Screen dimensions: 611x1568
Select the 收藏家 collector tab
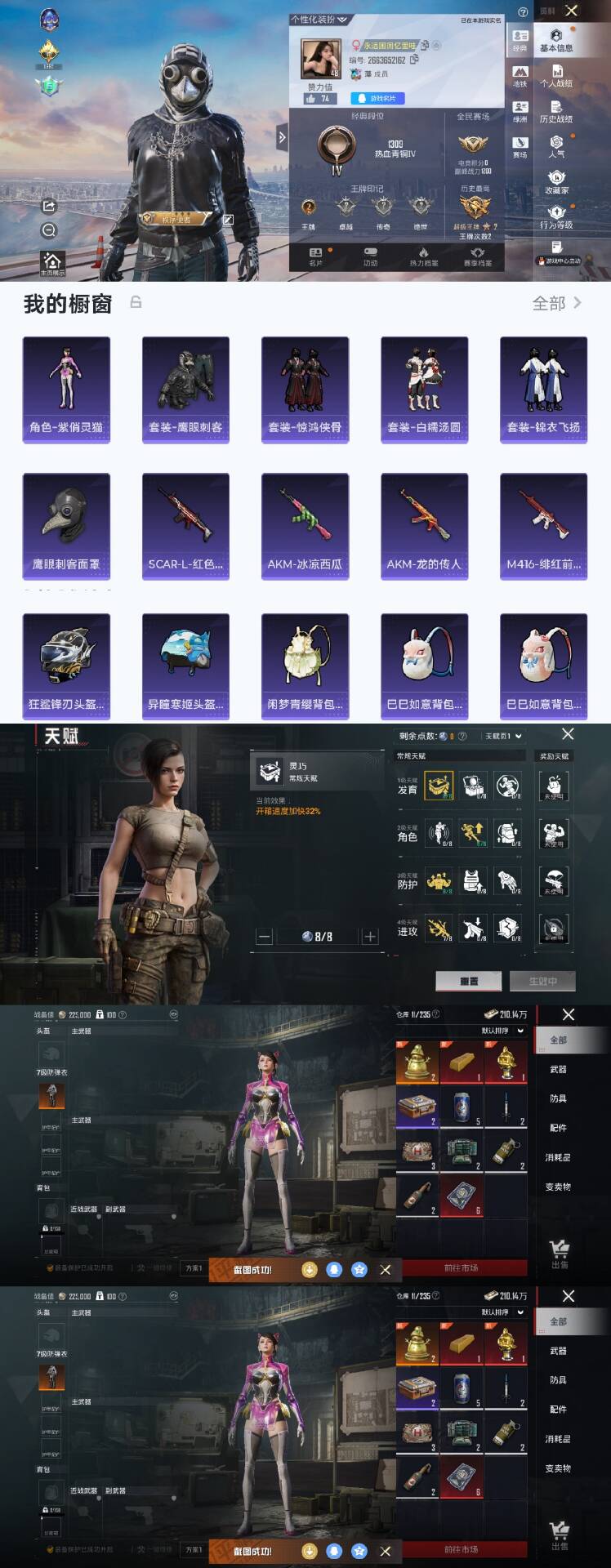[556, 182]
